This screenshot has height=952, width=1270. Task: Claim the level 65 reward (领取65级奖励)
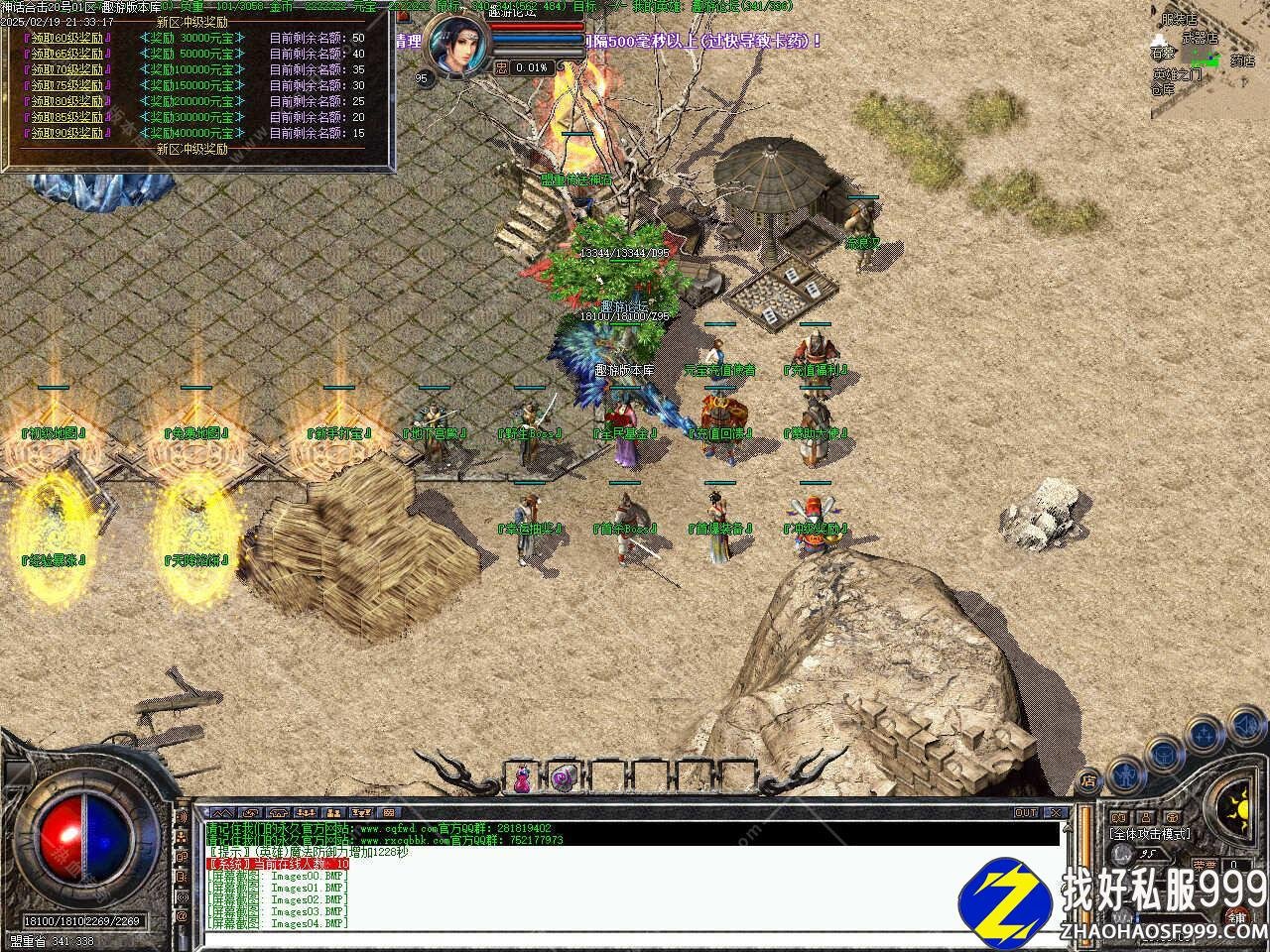pyautogui.click(x=71, y=54)
